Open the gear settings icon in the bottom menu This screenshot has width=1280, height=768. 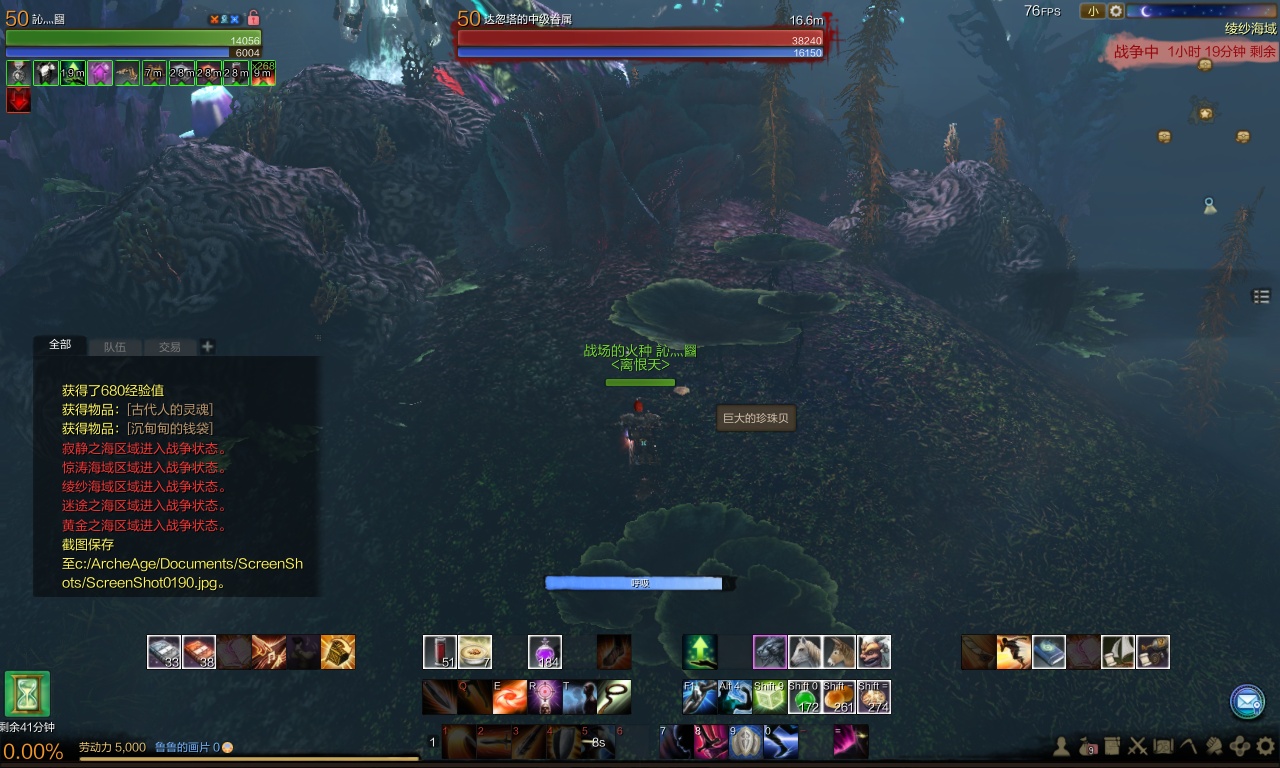pyautogui.click(x=1266, y=746)
